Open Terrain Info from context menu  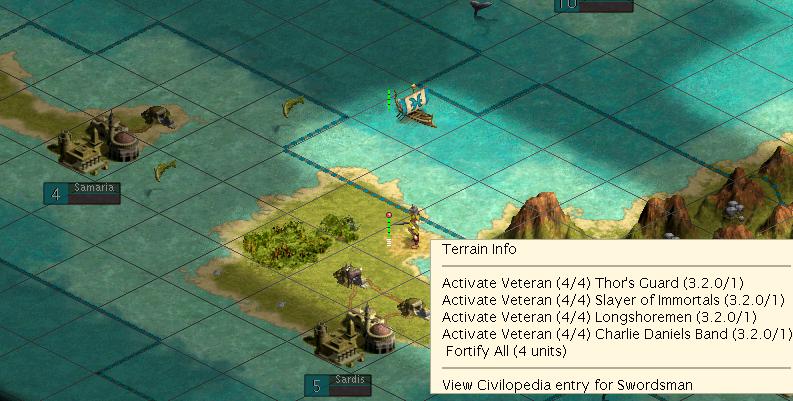pyautogui.click(x=479, y=250)
